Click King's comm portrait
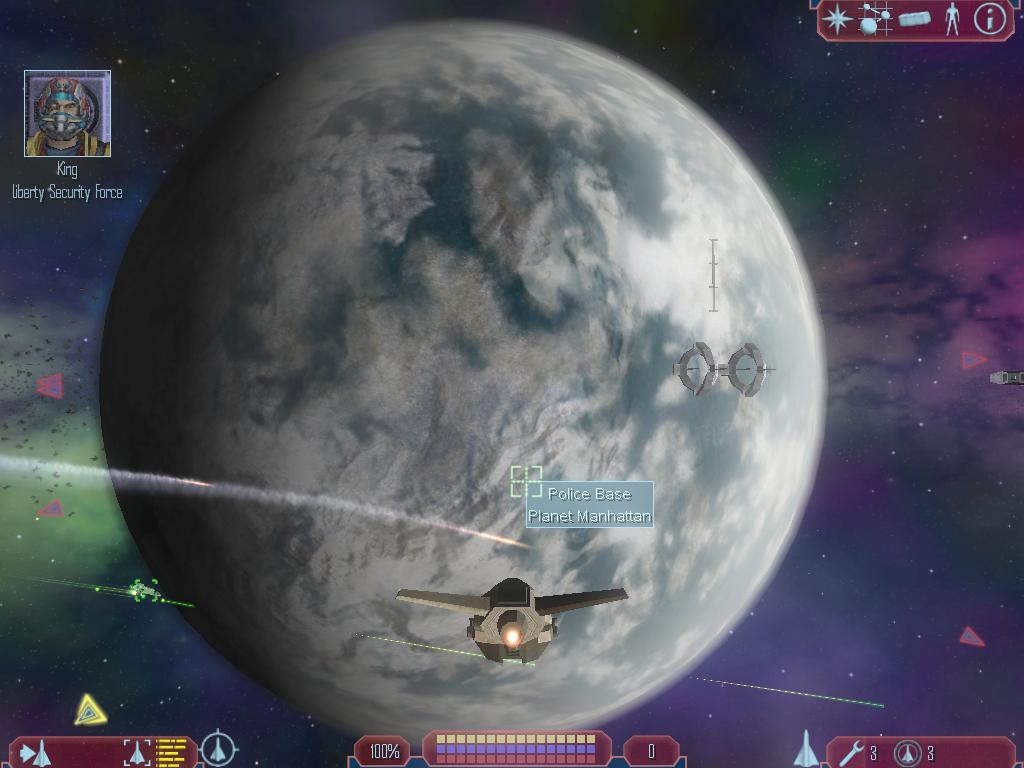Image resolution: width=1024 pixels, height=768 pixels. click(67, 114)
